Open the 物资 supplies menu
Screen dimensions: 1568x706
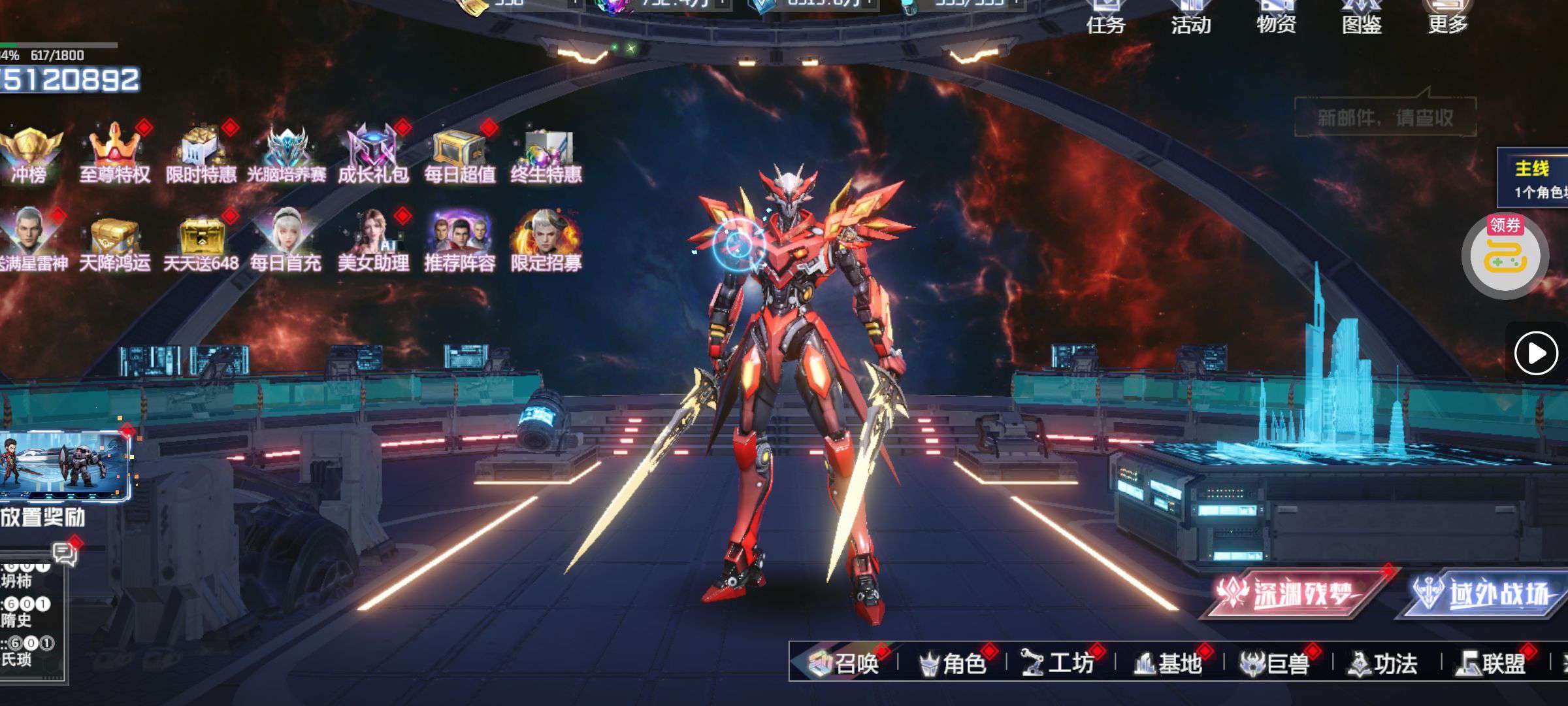[1276, 18]
